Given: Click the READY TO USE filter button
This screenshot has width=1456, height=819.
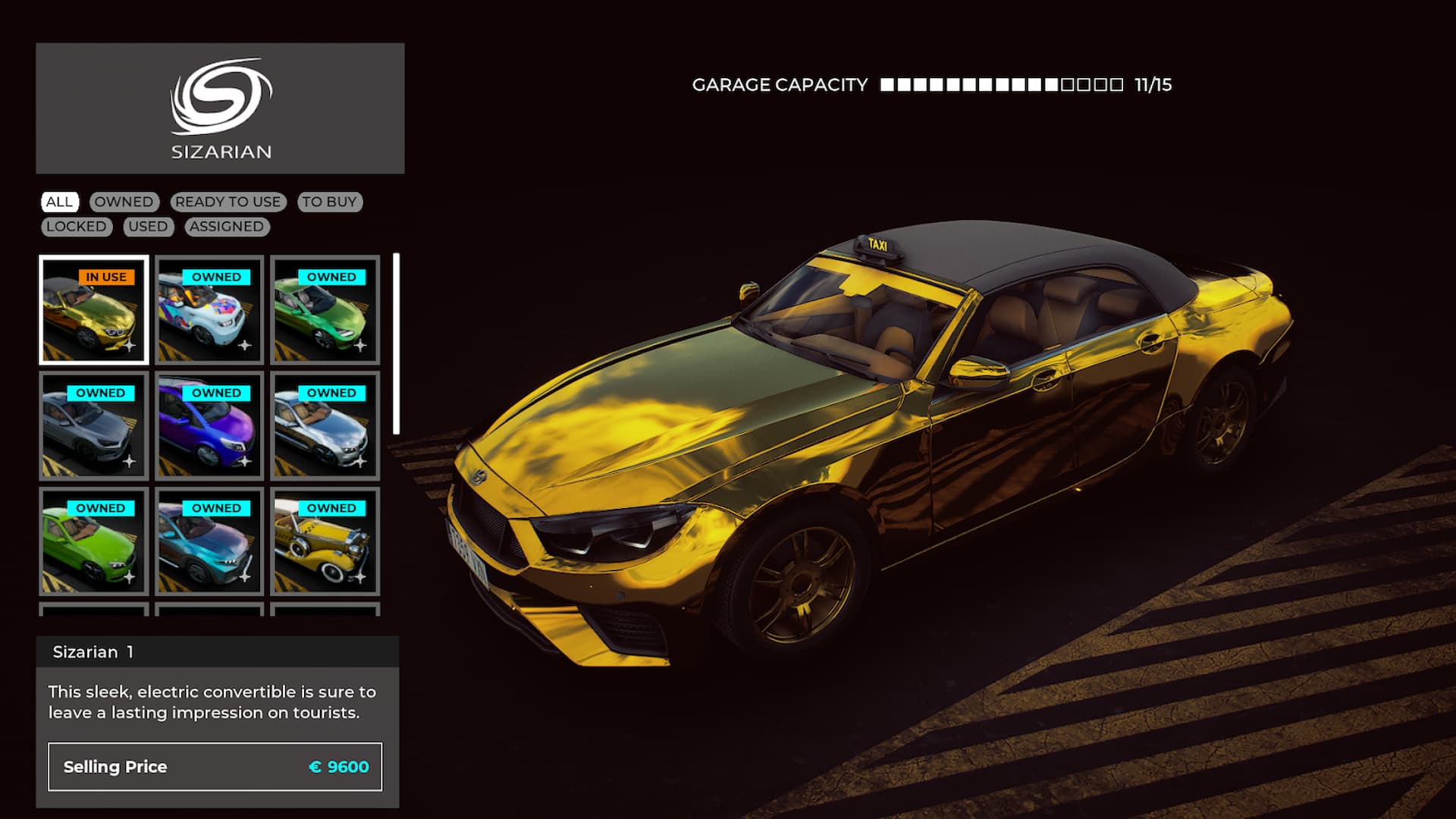Looking at the screenshot, I should click(229, 202).
